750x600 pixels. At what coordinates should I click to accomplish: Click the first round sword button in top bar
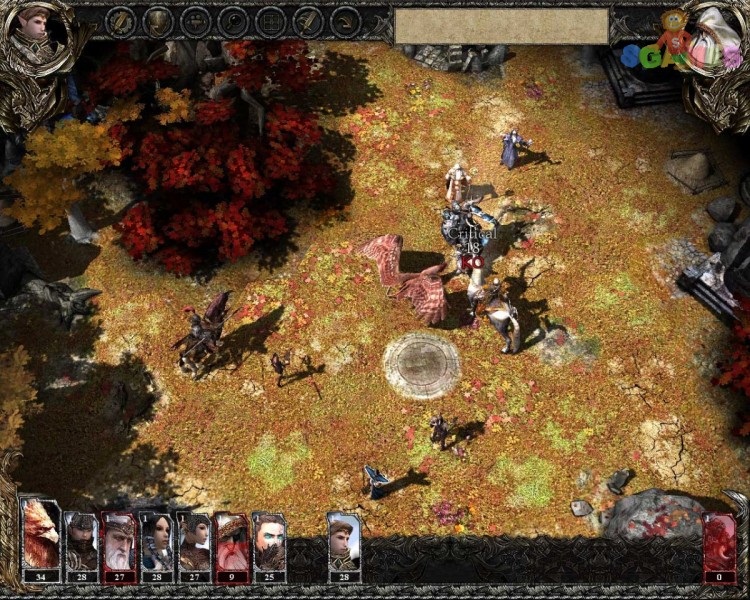click(120, 20)
